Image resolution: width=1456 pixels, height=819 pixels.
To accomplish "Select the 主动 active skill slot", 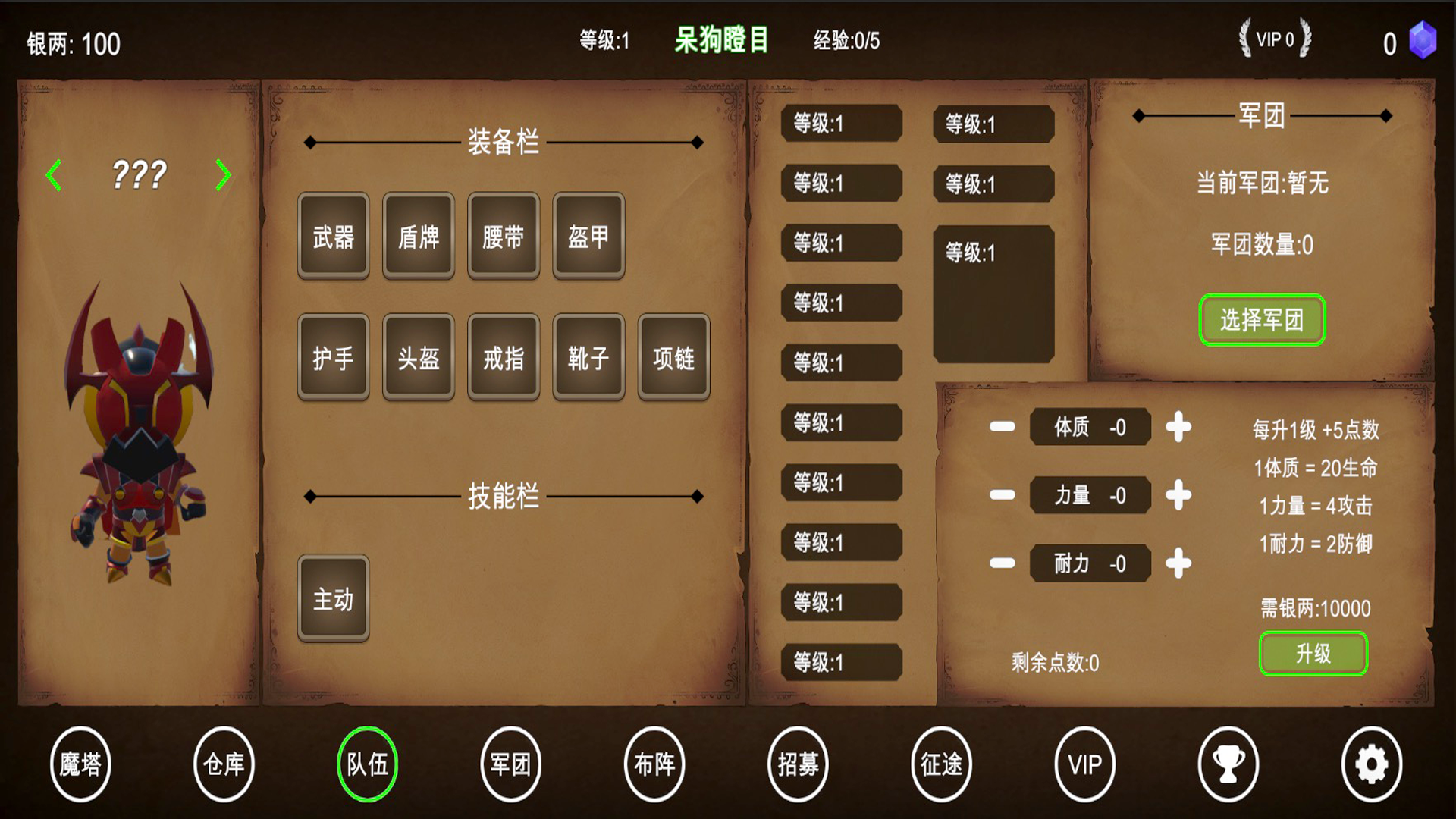I will (x=333, y=598).
